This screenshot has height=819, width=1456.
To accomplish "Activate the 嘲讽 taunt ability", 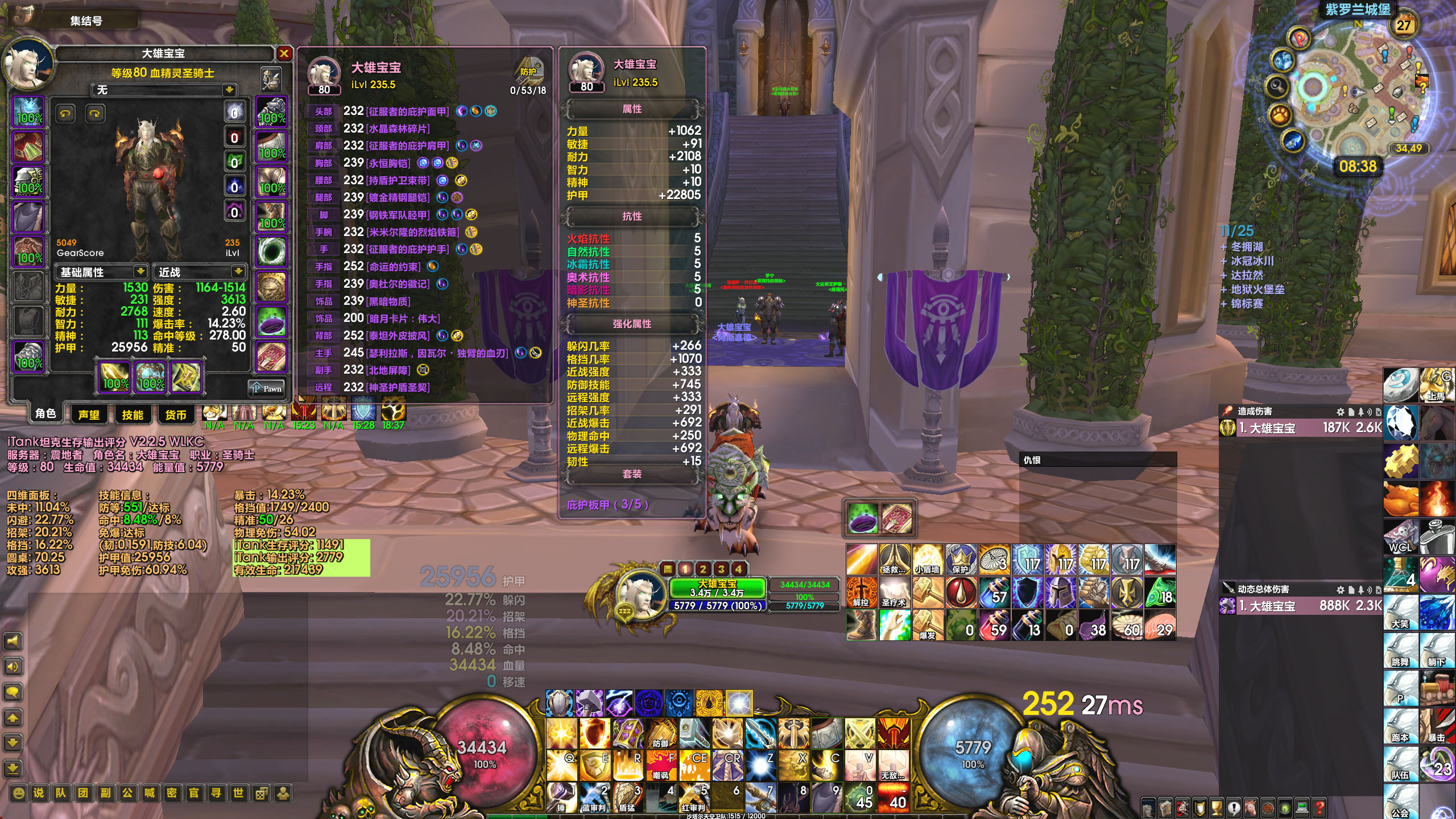I will pyautogui.click(x=661, y=766).
